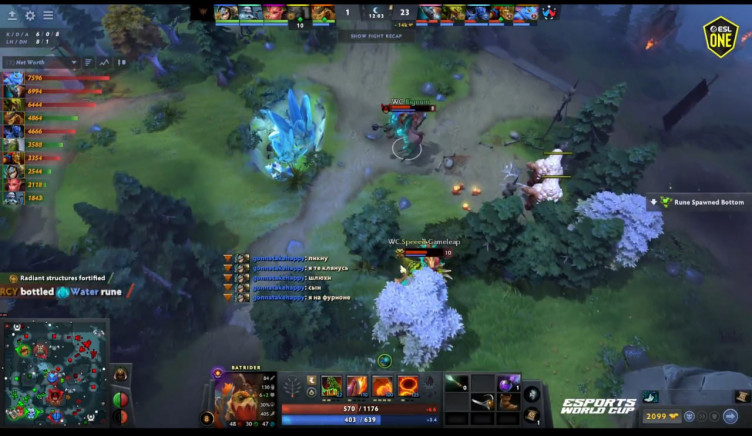The image size is (752, 436).
Task: Activate Batrider's Sticky Napalm ability
Action: pos(331,386)
